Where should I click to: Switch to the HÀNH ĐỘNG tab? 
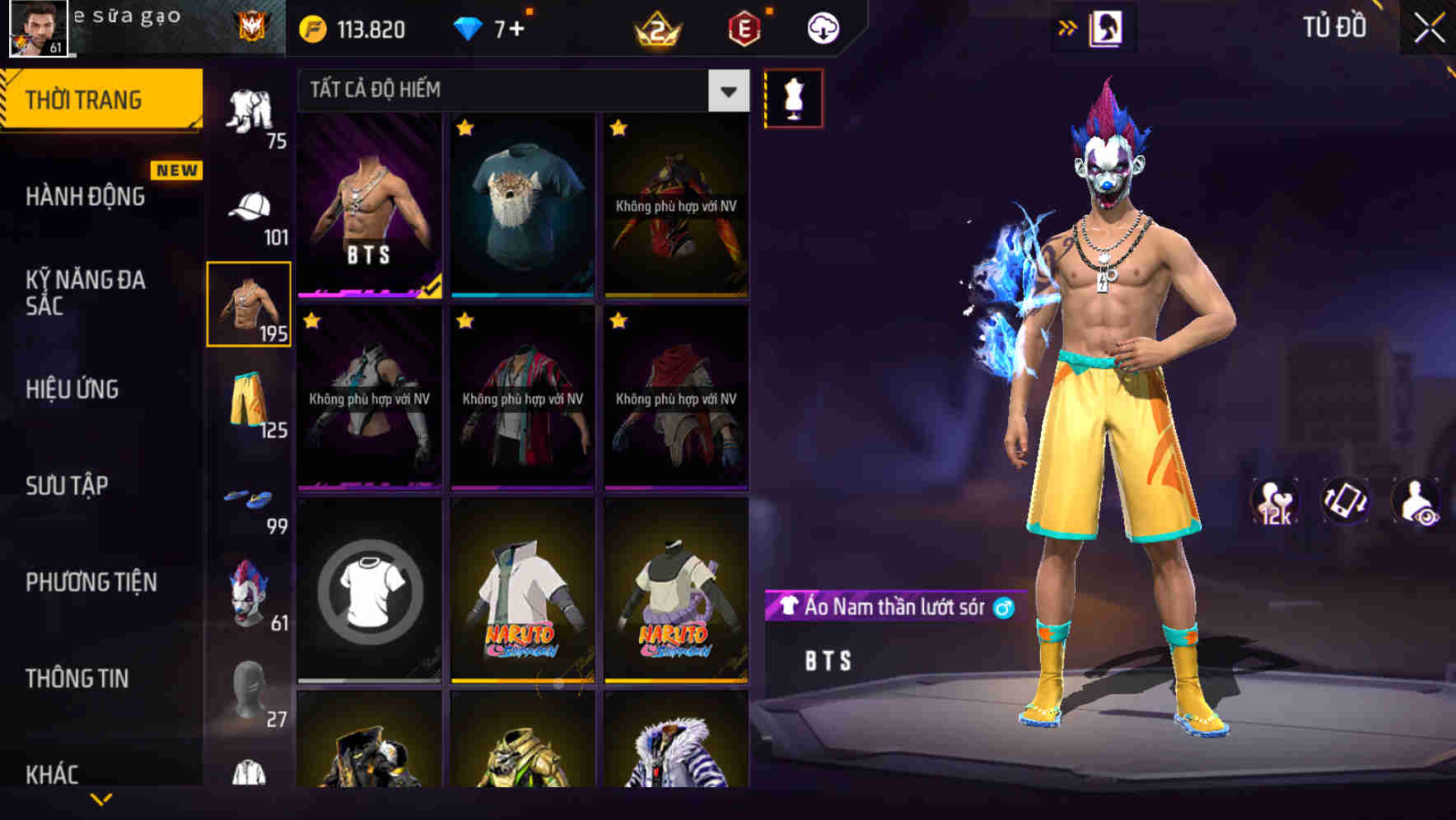(86, 196)
